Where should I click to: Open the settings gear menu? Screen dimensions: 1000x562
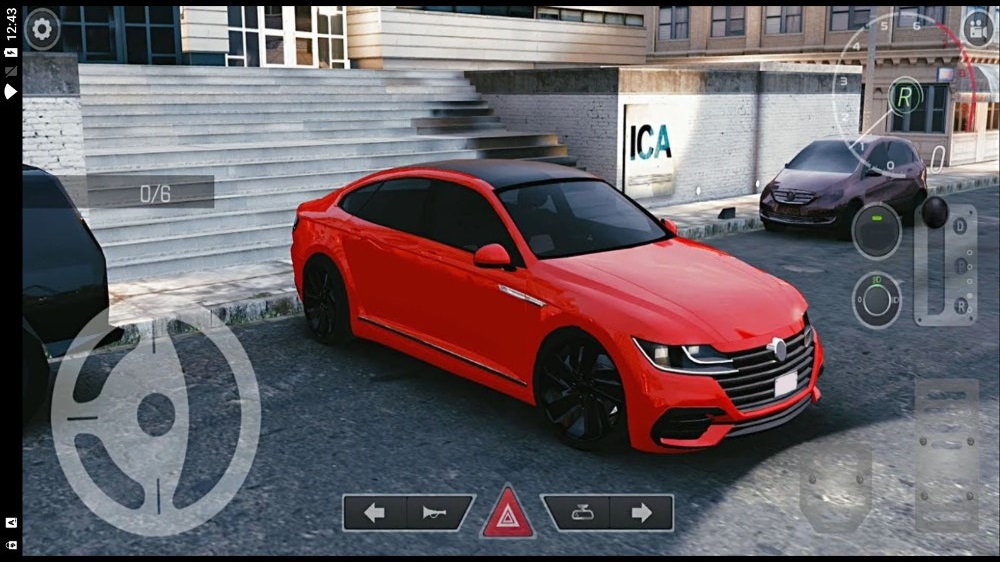coord(42,29)
